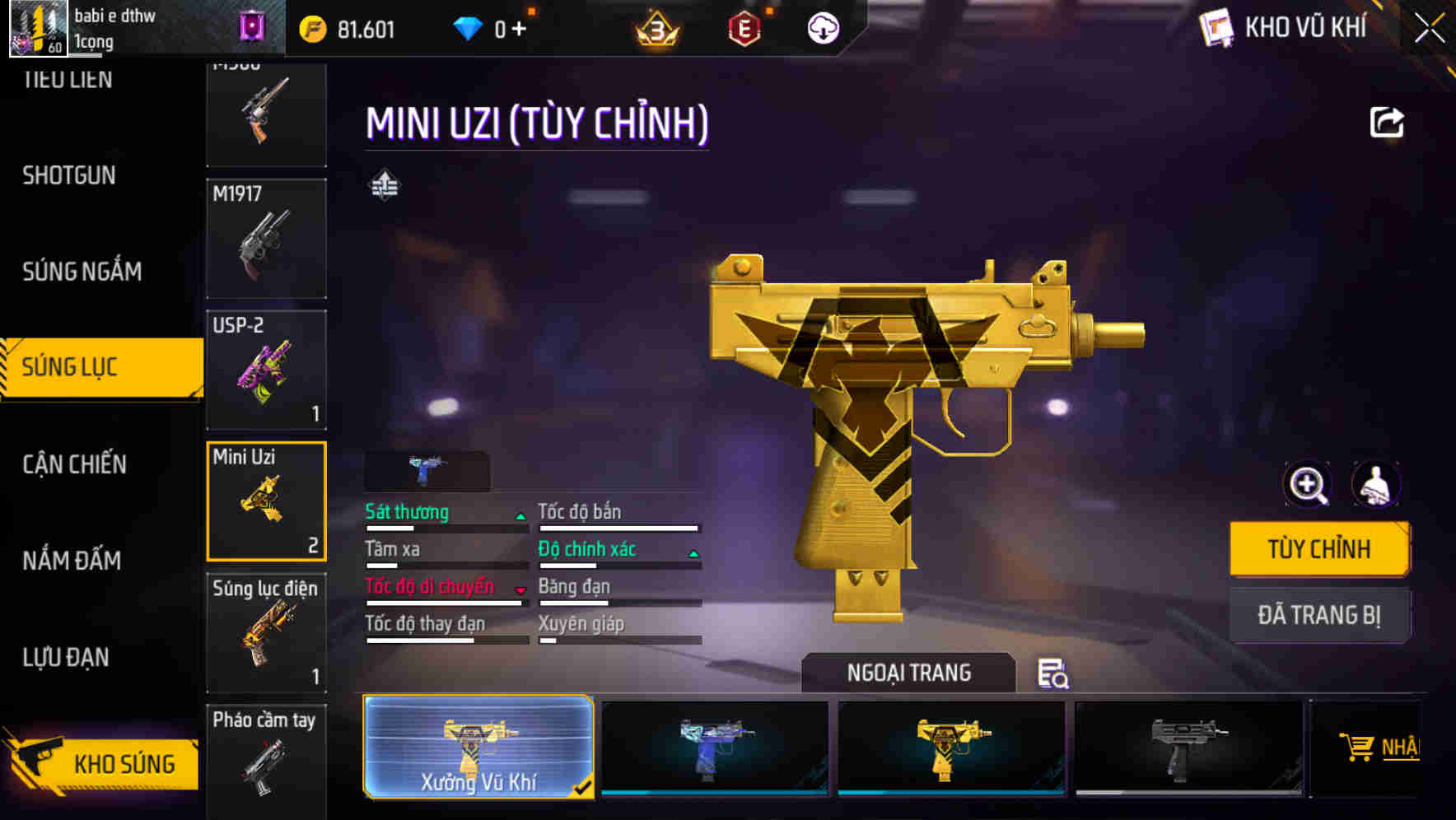
Task: Open the KHO SÚNG gun storage
Action: (x=103, y=763)
